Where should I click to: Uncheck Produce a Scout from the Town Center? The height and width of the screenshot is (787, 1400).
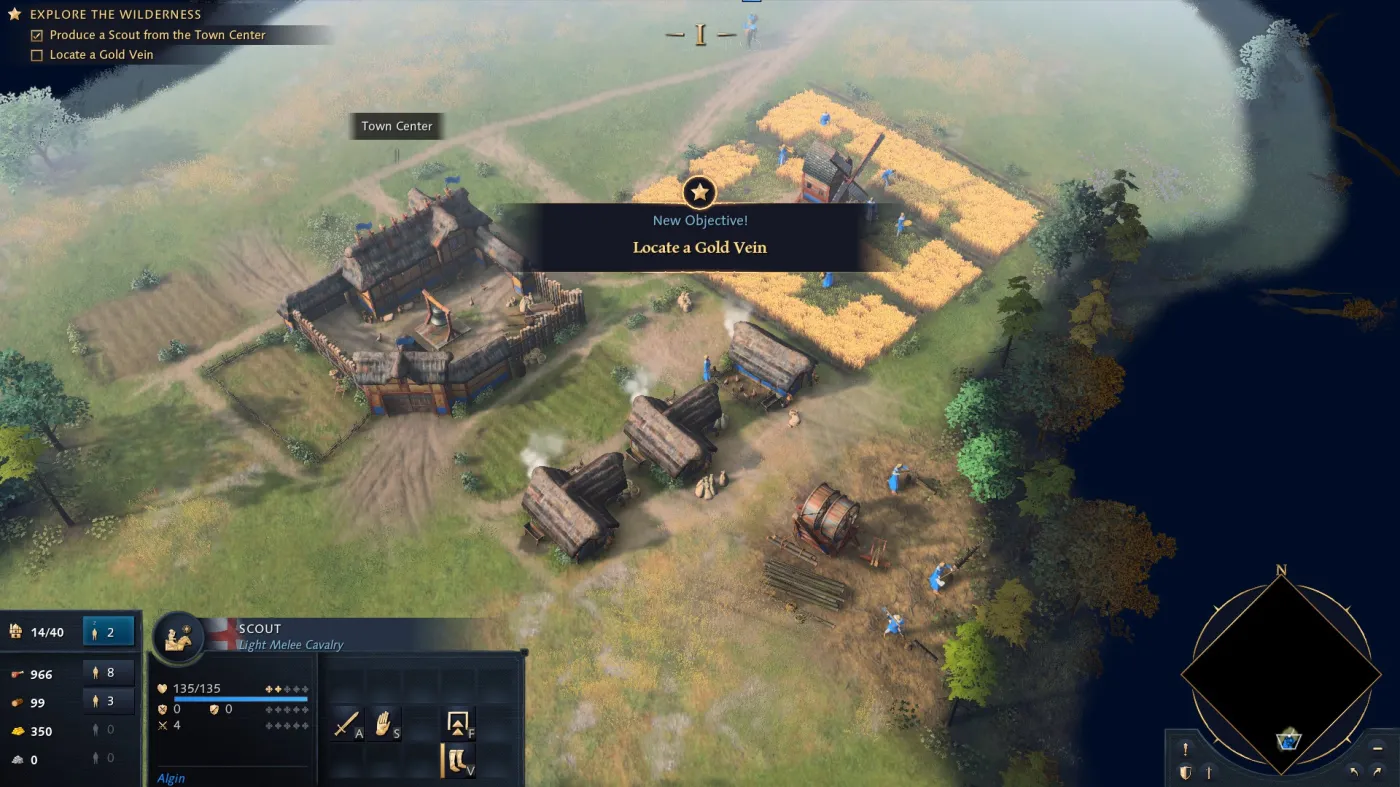click(36, 34)
